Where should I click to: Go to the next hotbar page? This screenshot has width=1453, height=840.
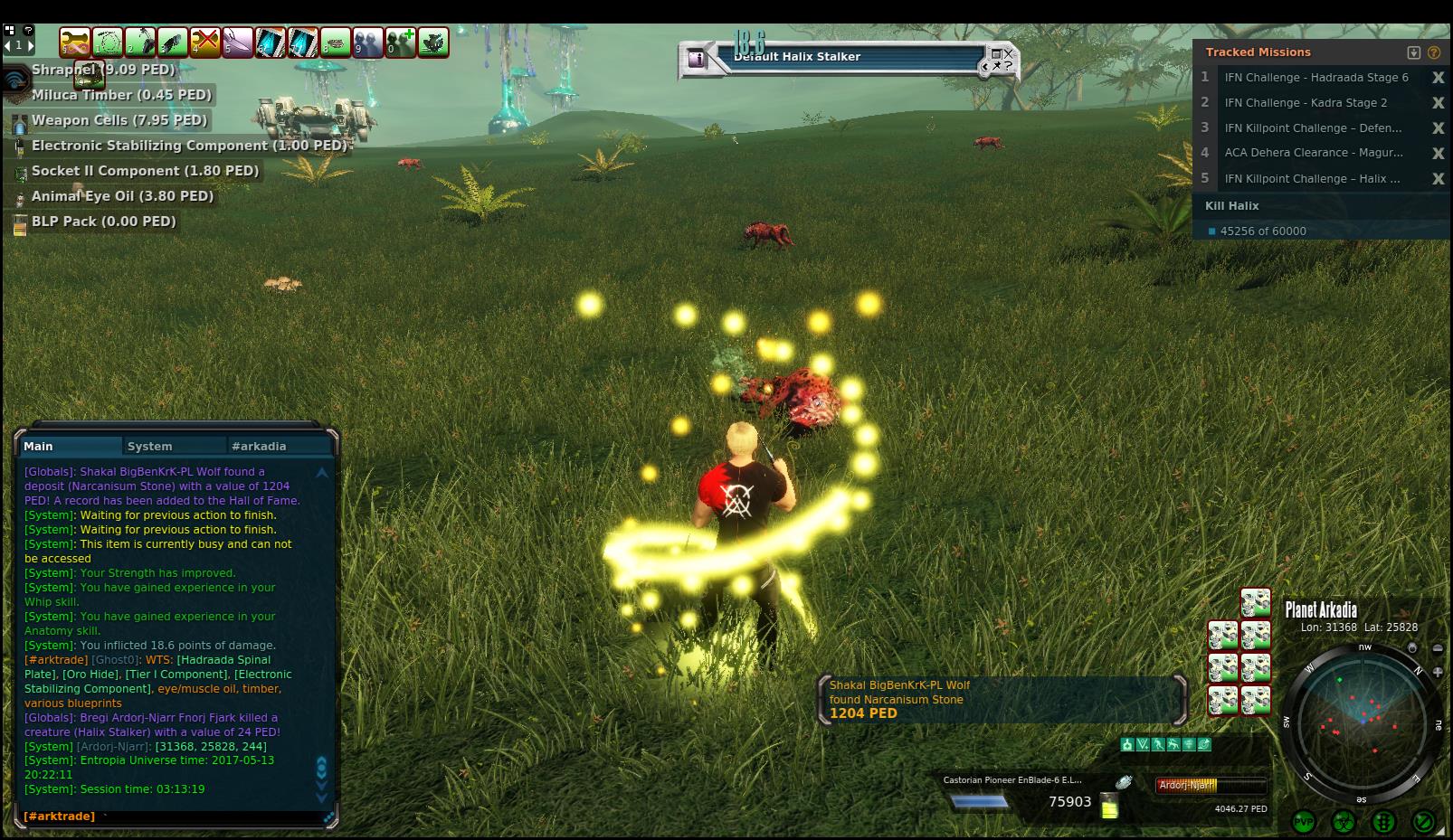[x=31, y=44]
